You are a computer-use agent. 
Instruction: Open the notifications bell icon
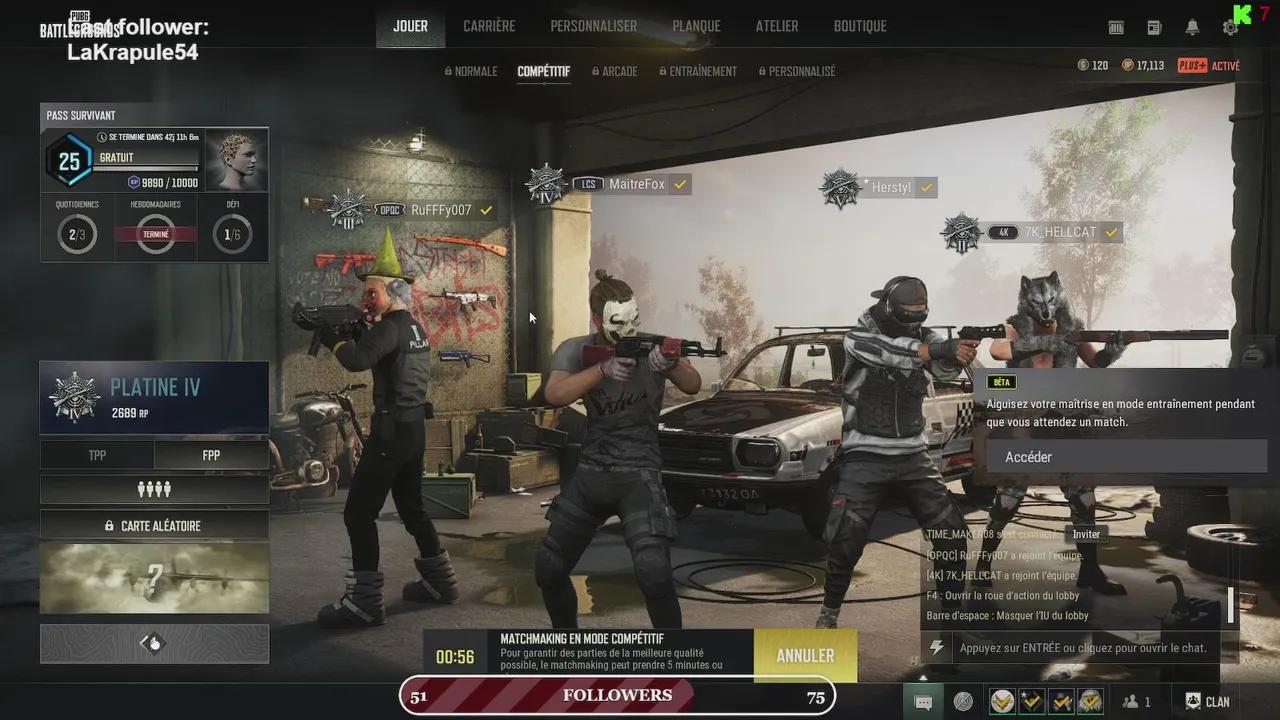tap(1193, 27)
